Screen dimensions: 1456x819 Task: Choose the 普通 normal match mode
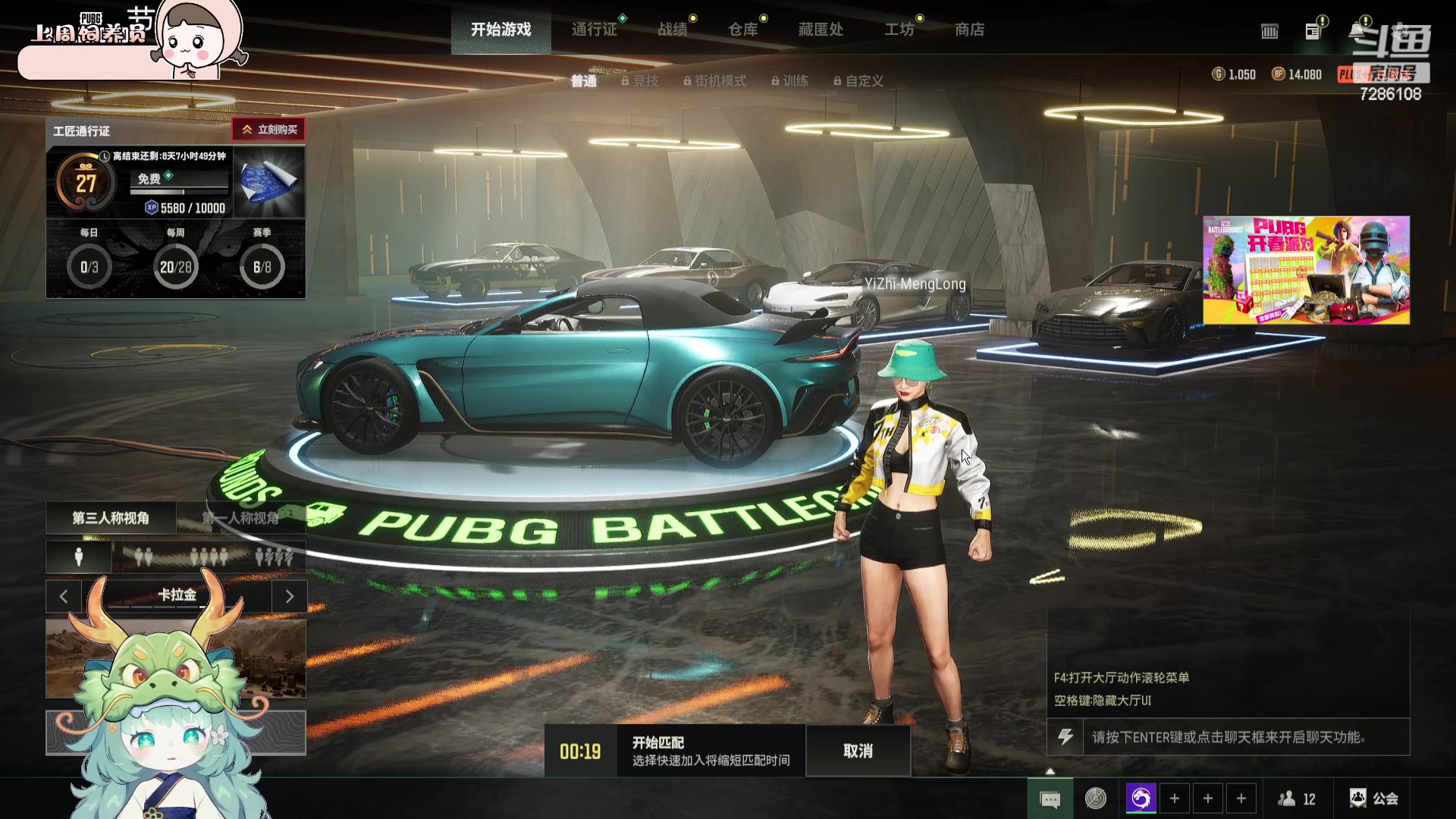583,81
